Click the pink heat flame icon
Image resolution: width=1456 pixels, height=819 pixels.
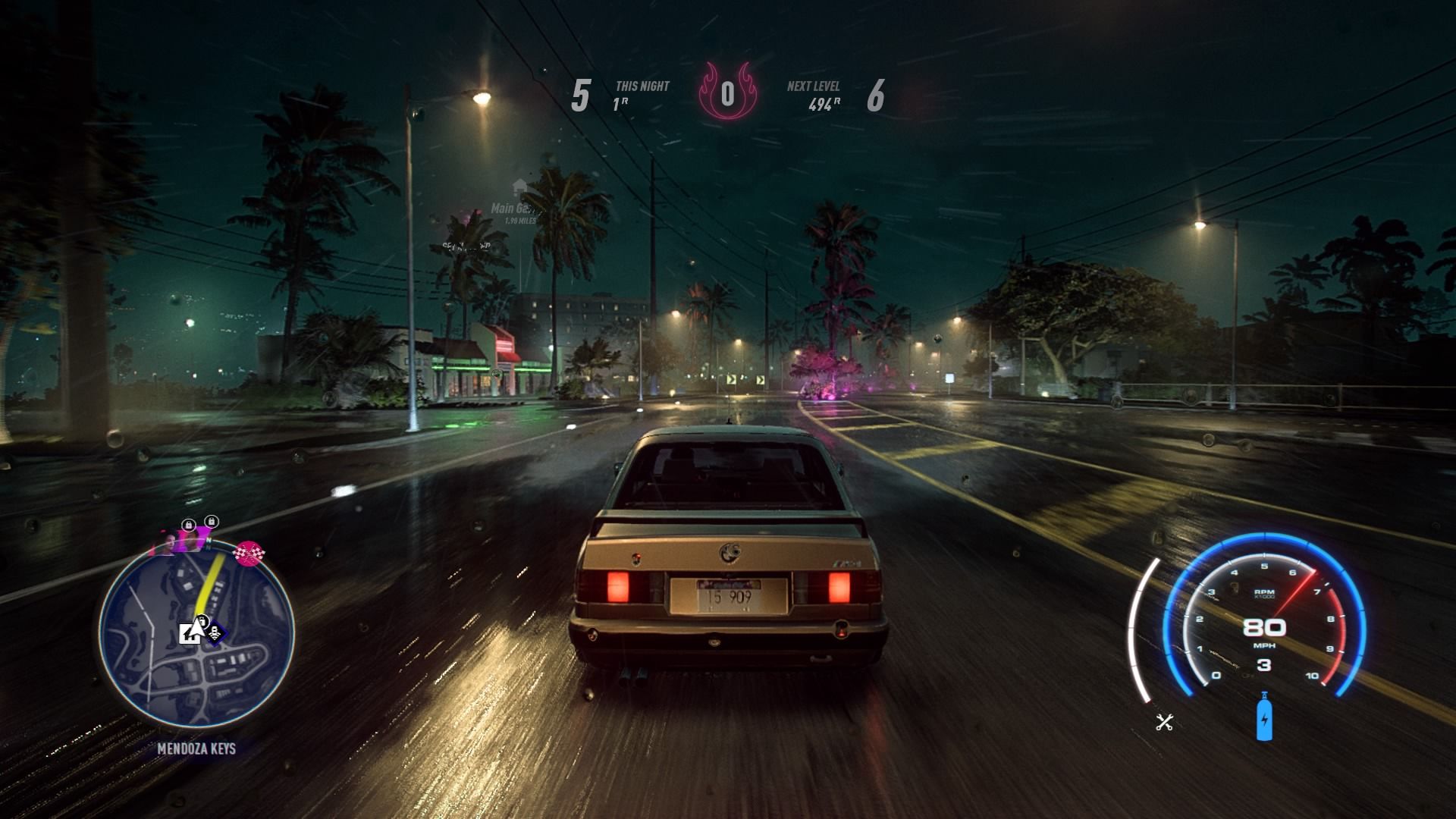pyautogui.click(x=727, y=93)
